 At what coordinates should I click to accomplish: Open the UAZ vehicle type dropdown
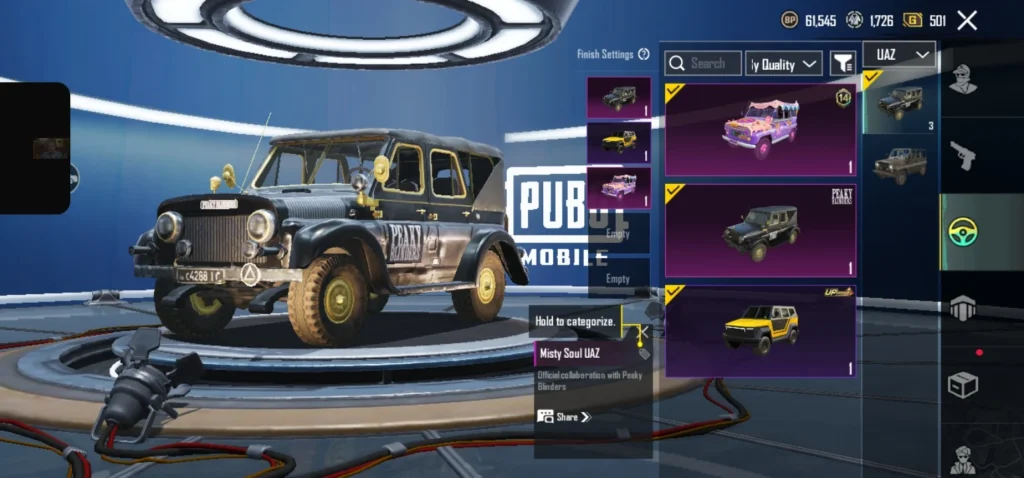(x=898, y=54)
